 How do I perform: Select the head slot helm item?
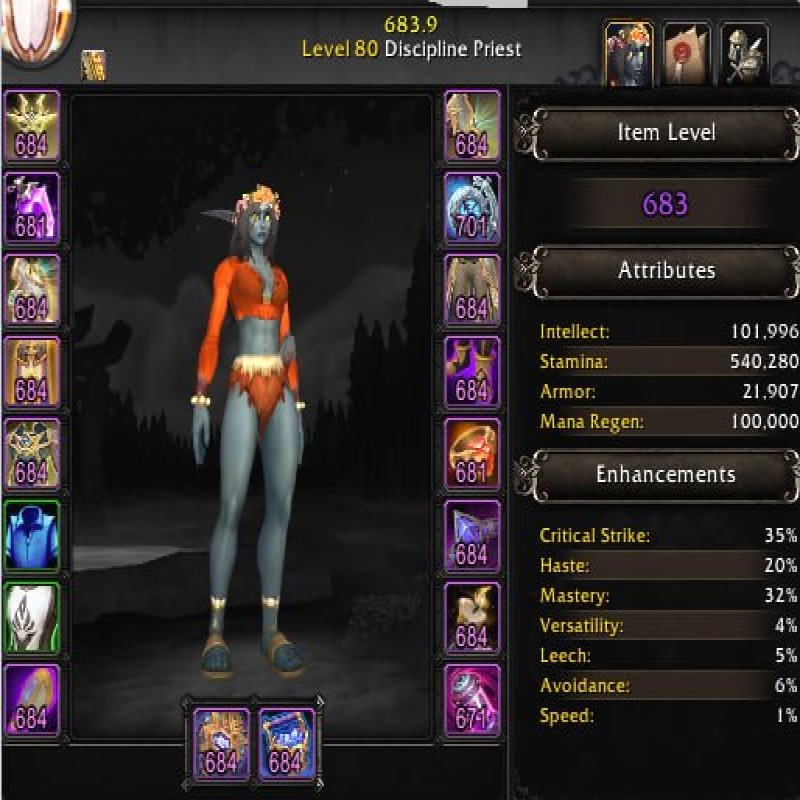pyautogui.click(x=32, y=126)
